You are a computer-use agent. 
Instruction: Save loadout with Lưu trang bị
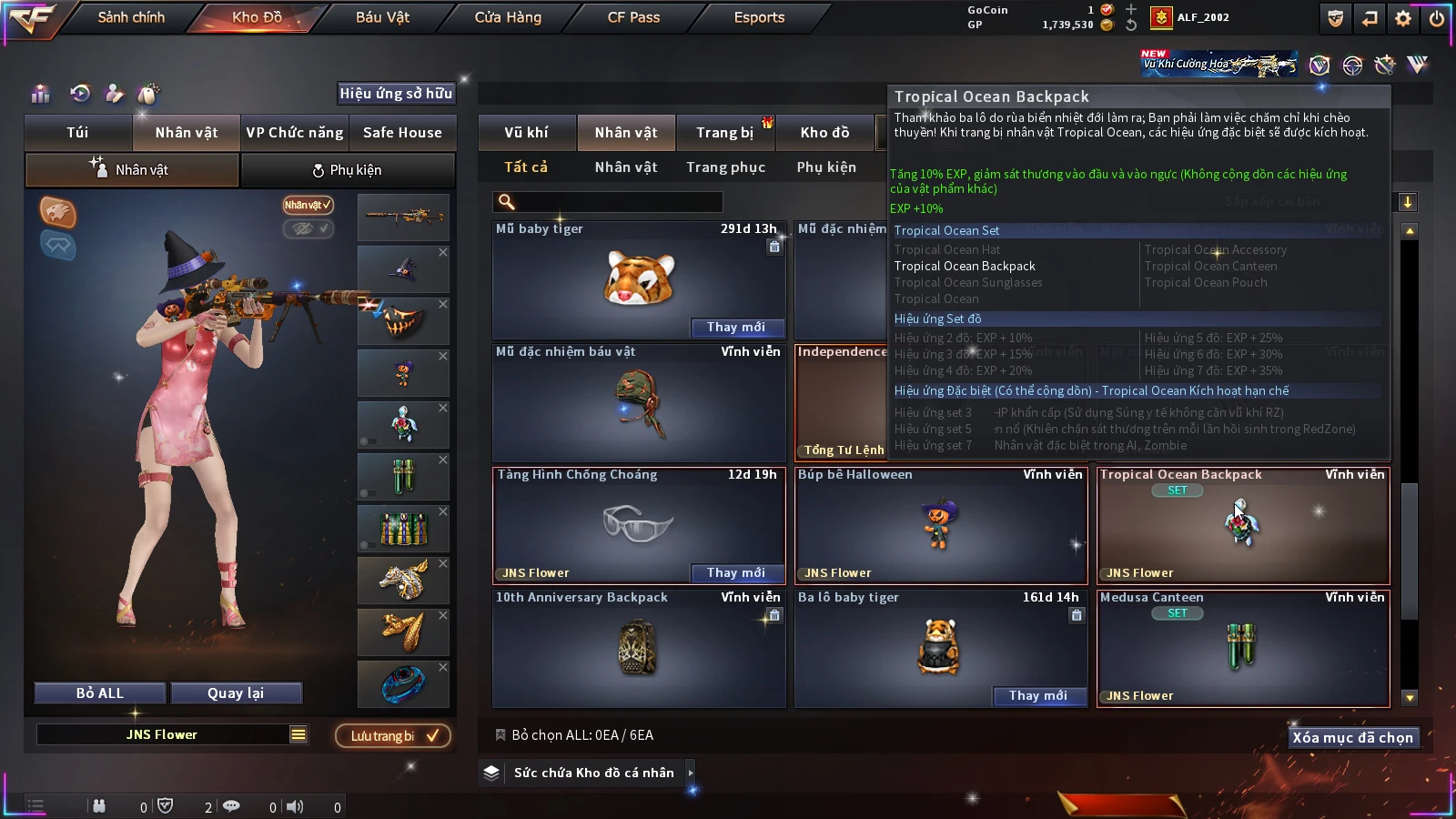[393, 736]
